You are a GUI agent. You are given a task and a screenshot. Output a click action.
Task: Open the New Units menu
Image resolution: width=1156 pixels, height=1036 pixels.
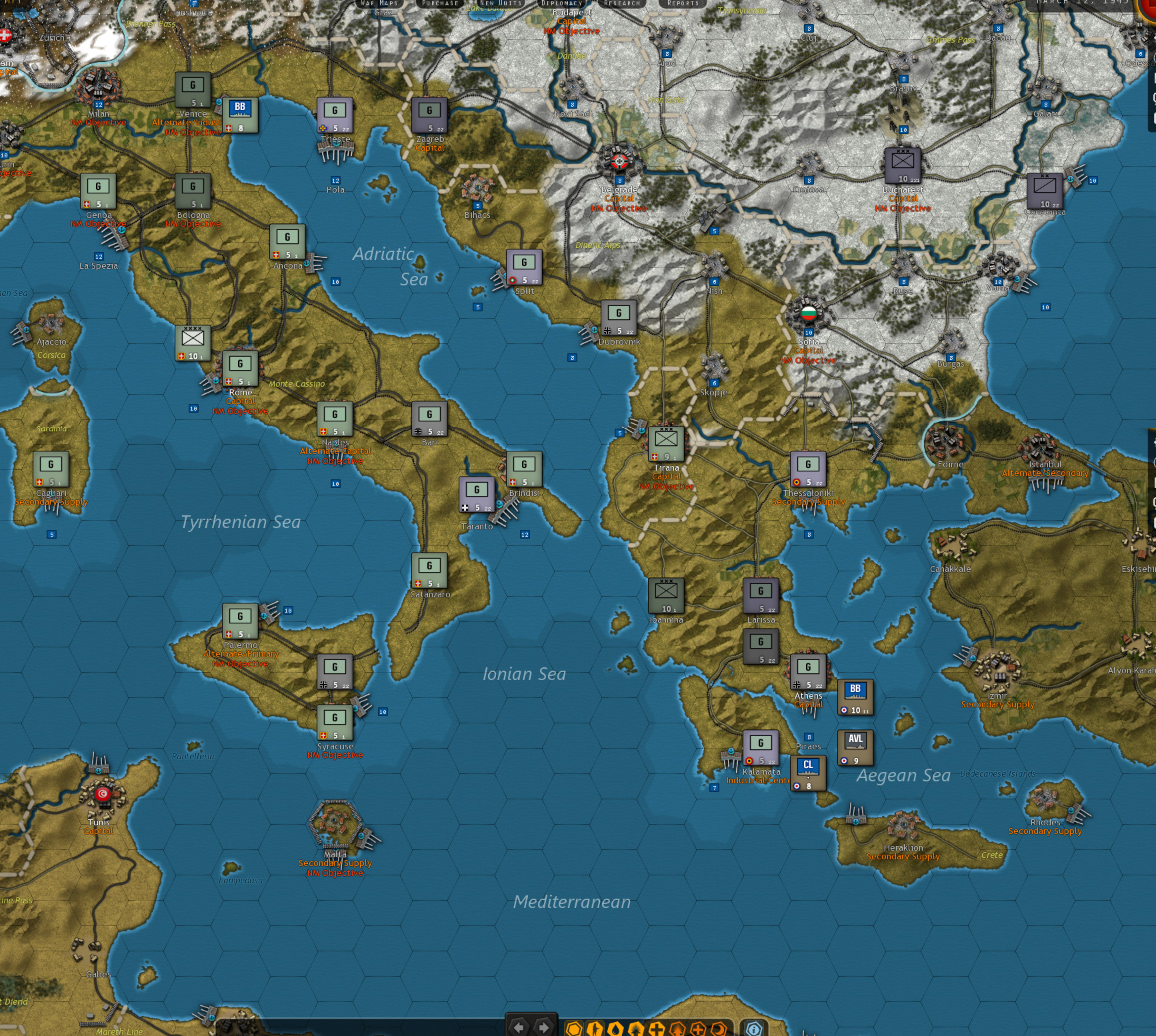pos(501,3)
